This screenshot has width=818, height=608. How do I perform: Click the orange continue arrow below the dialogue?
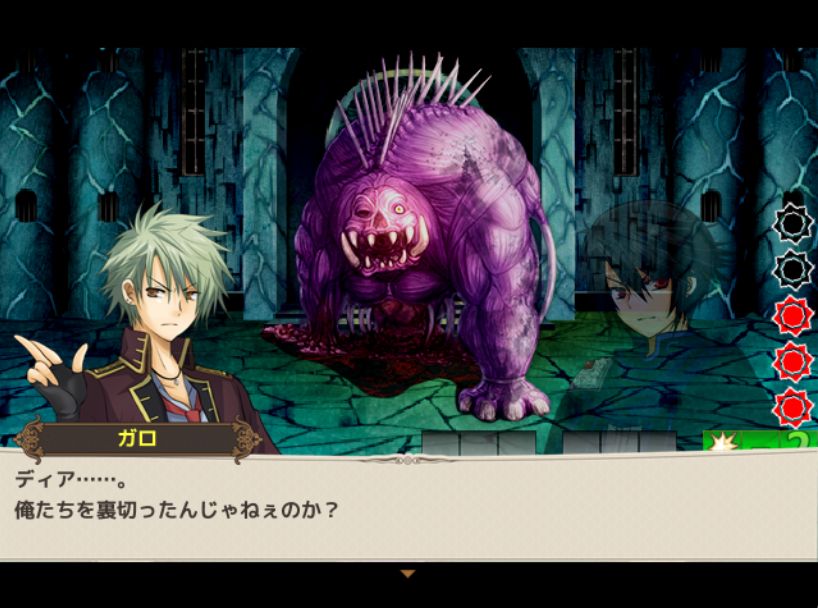click(407, 574)
